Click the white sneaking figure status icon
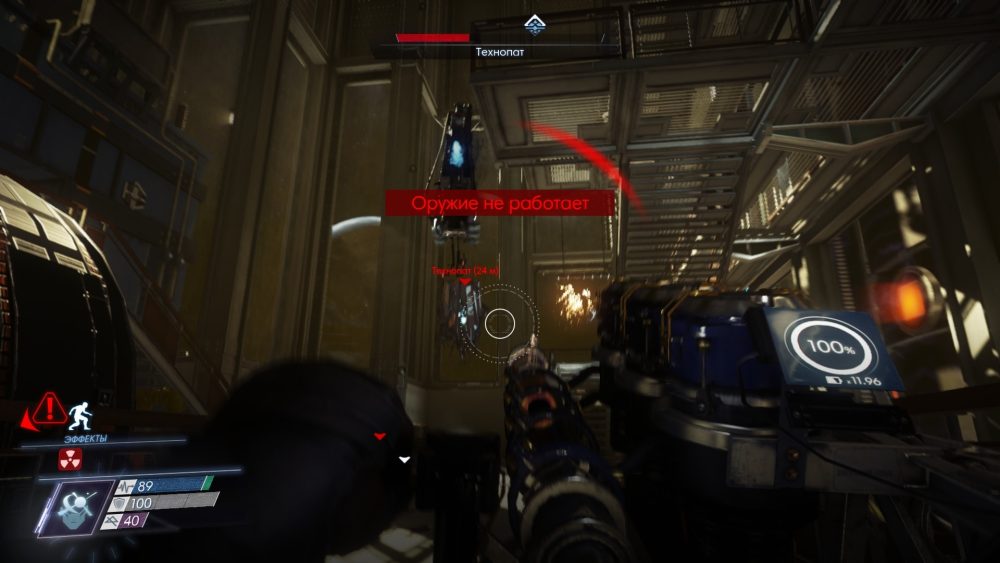1000x563 pixels. click(78, 410)
